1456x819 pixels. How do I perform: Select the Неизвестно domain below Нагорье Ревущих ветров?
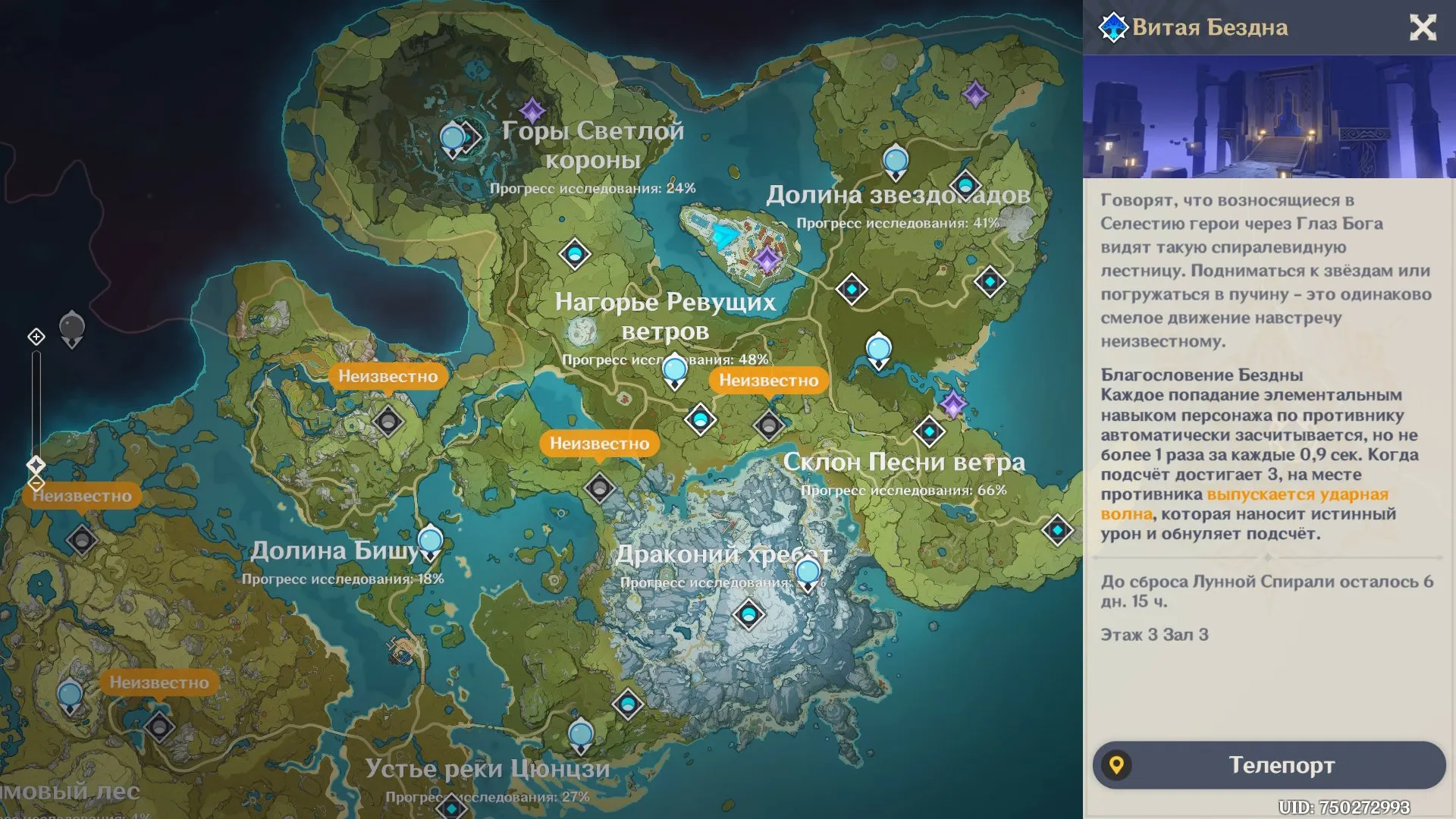(768, 425)
